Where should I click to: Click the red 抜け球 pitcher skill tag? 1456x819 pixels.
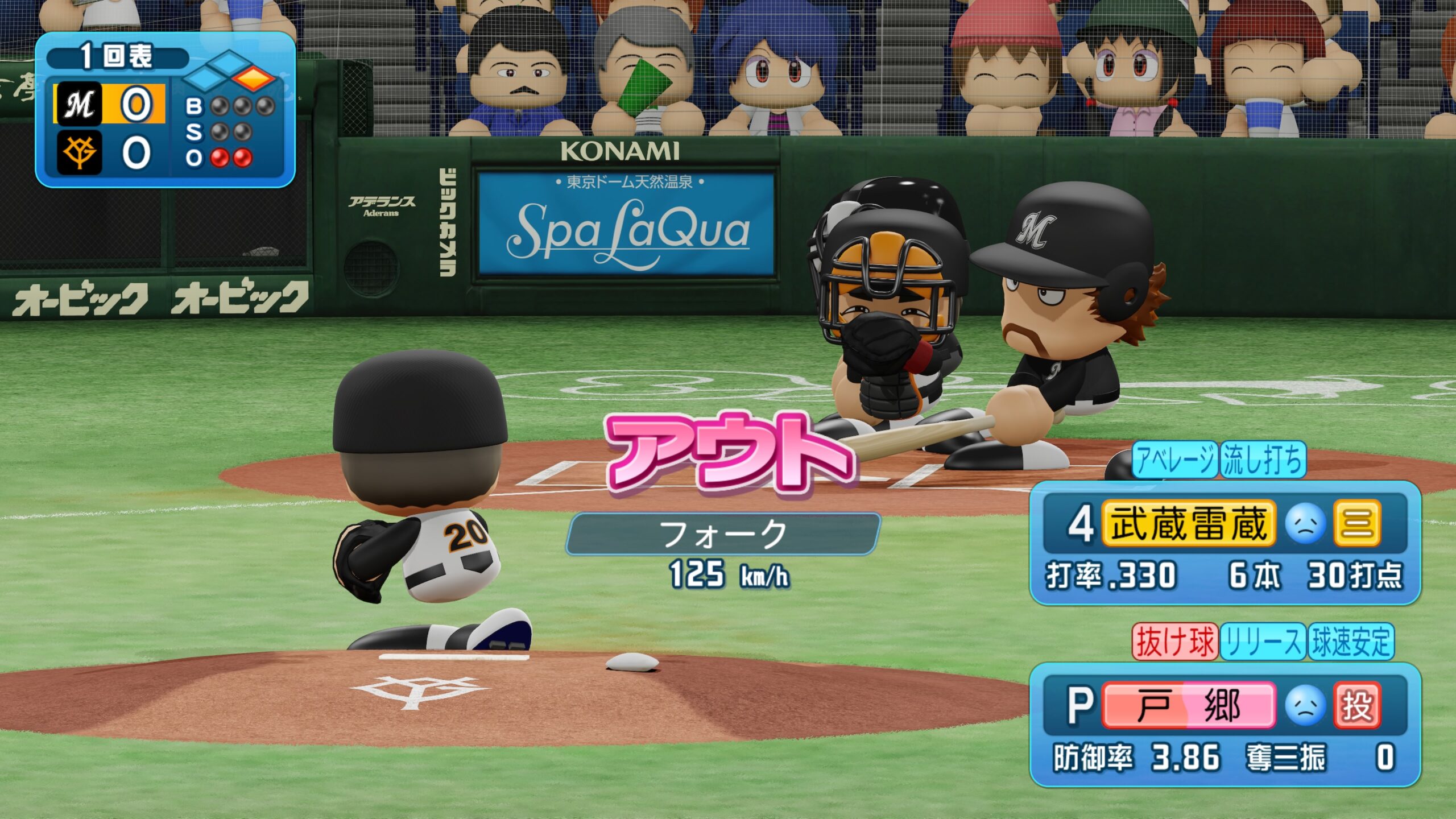1175,642
